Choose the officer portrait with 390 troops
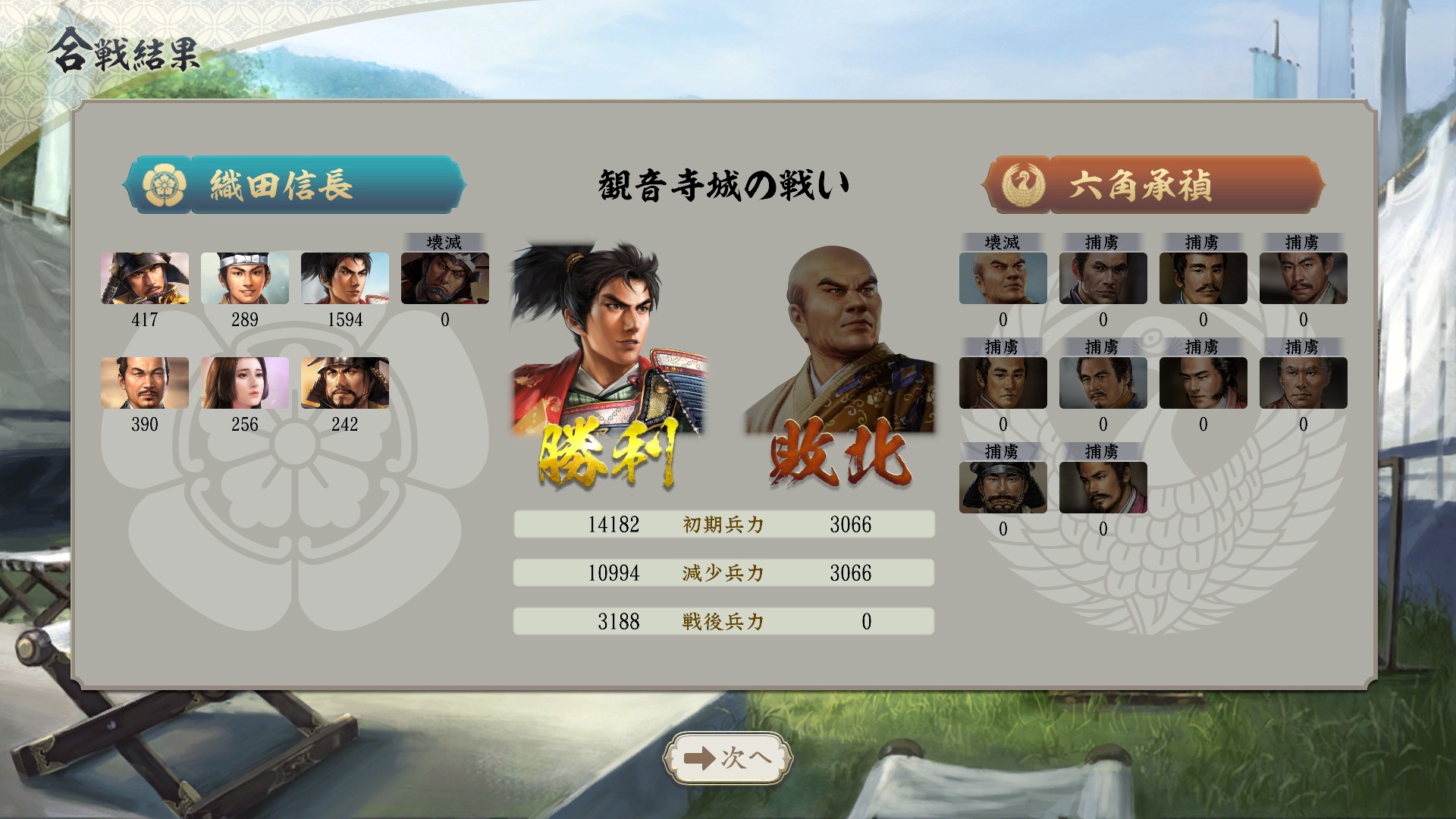1456x819 pixels. click(145, 383)
